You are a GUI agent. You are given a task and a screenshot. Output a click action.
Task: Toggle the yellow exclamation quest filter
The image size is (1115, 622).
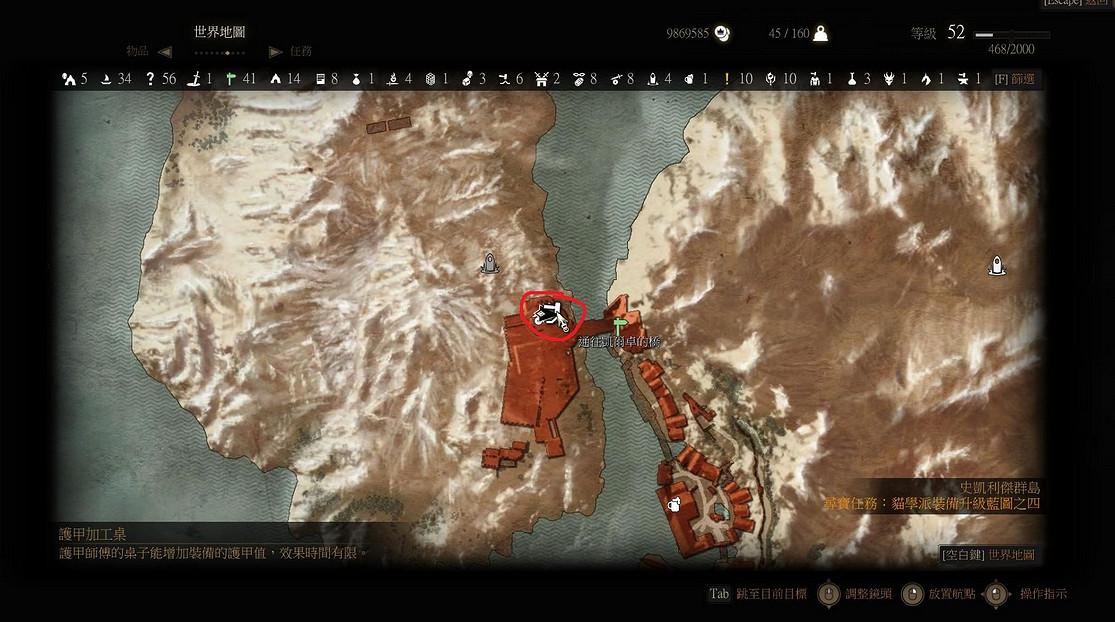click(727, 78)
